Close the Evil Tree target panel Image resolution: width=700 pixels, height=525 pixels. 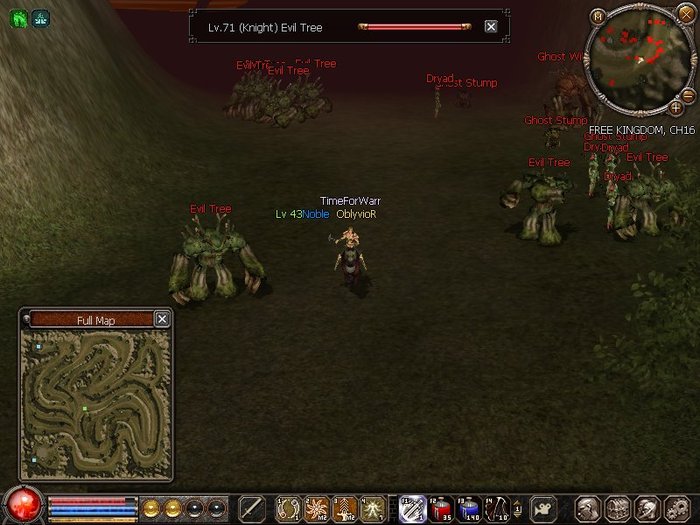click(491, 27)
